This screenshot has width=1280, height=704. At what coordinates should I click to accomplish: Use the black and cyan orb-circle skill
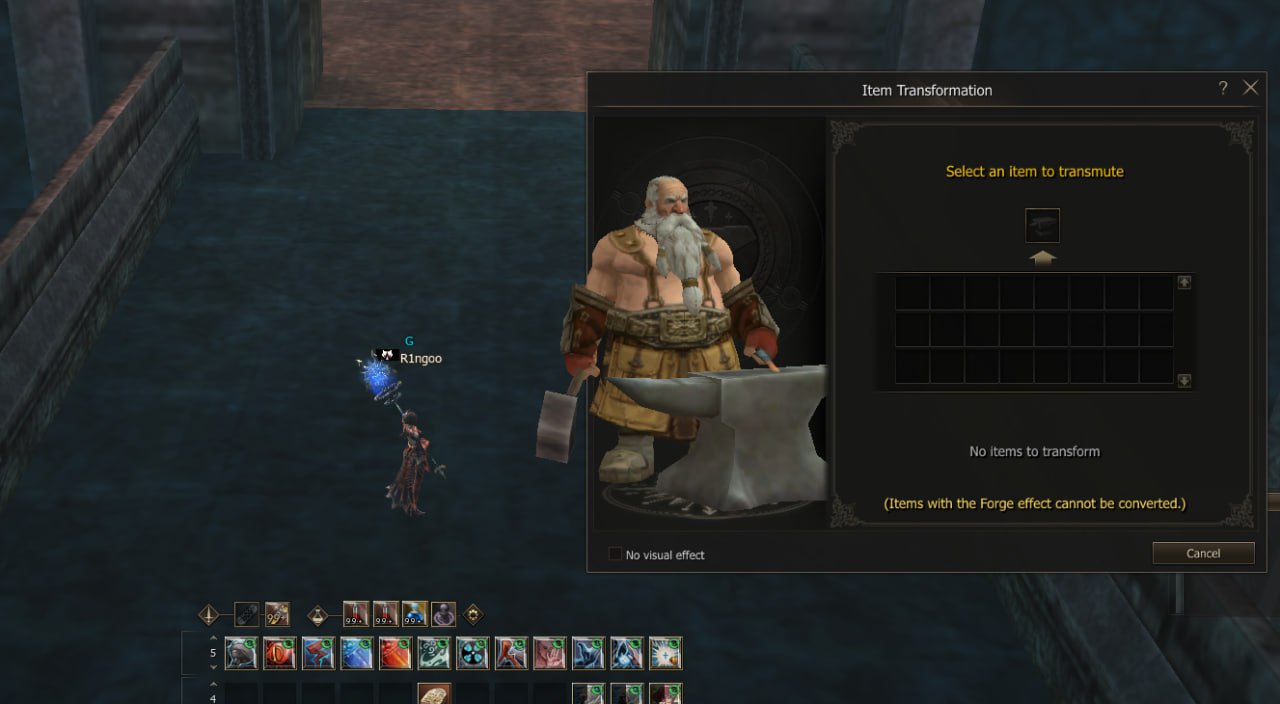[x=472, y=653]
